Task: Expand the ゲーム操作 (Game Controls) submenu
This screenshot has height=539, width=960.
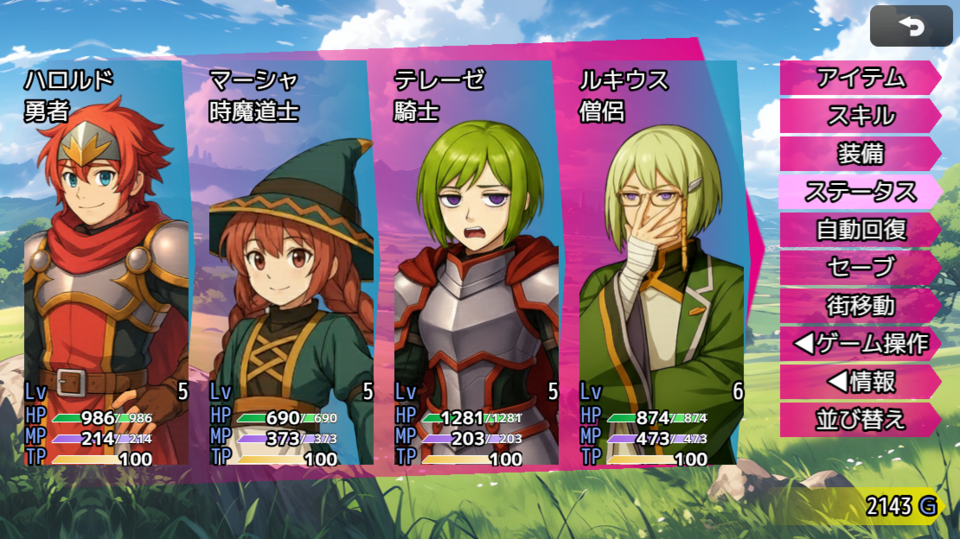Action: pyautogui.click(x=860, y=343)
